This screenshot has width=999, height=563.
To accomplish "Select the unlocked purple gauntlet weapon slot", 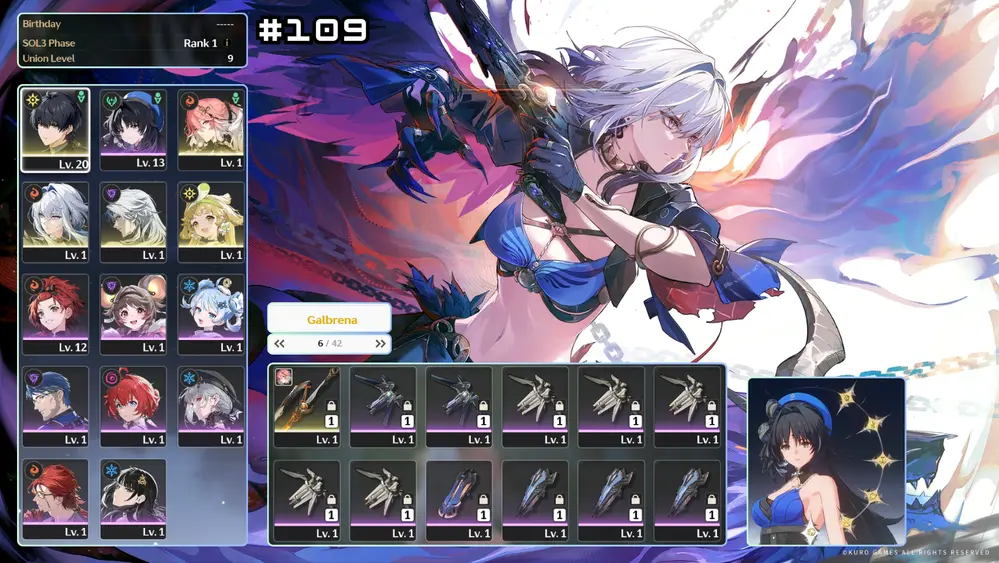I will tap(459, 500).
